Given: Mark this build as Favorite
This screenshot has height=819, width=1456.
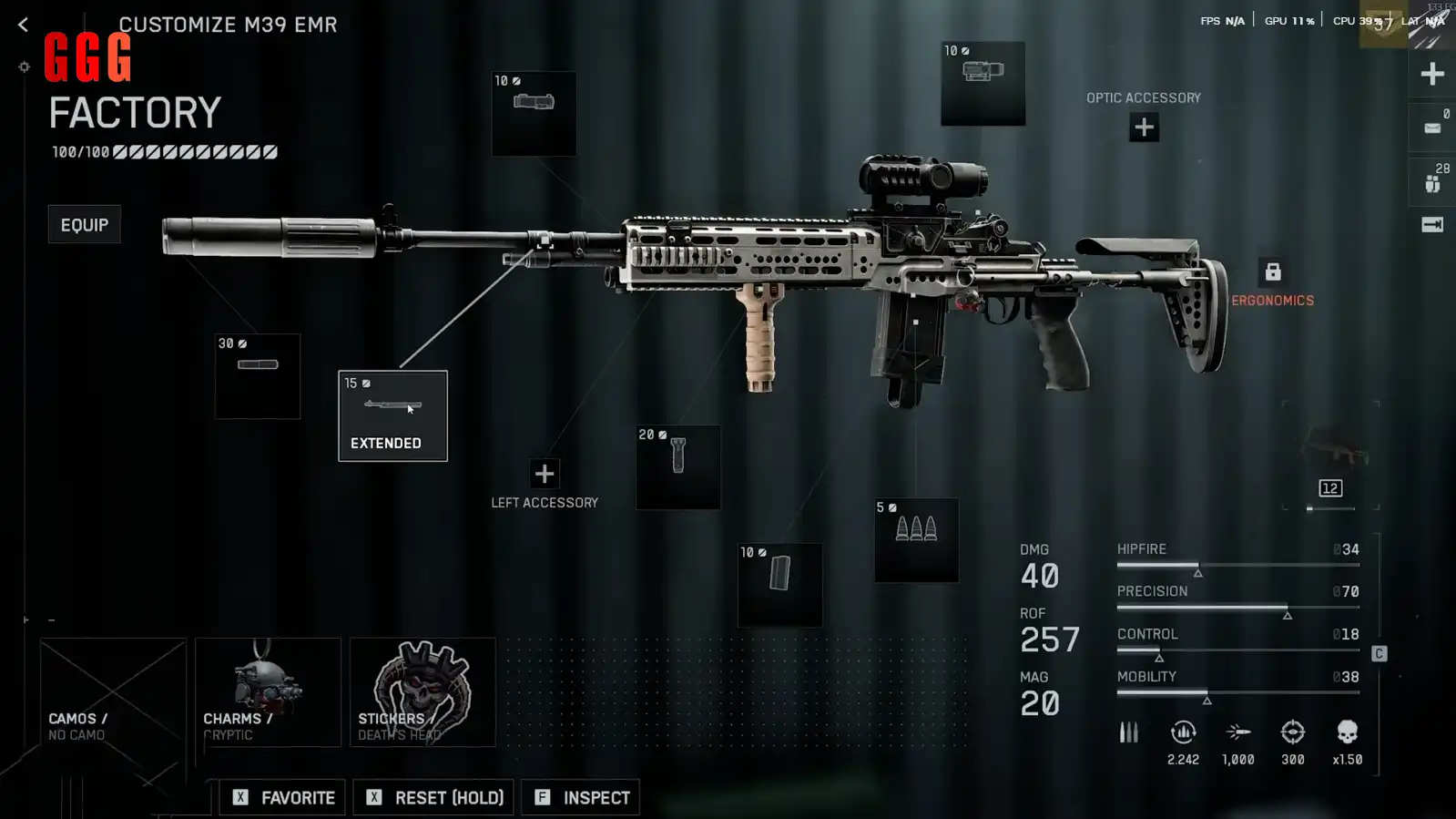Looking at the screenshot, I should (x=282, y=797).
